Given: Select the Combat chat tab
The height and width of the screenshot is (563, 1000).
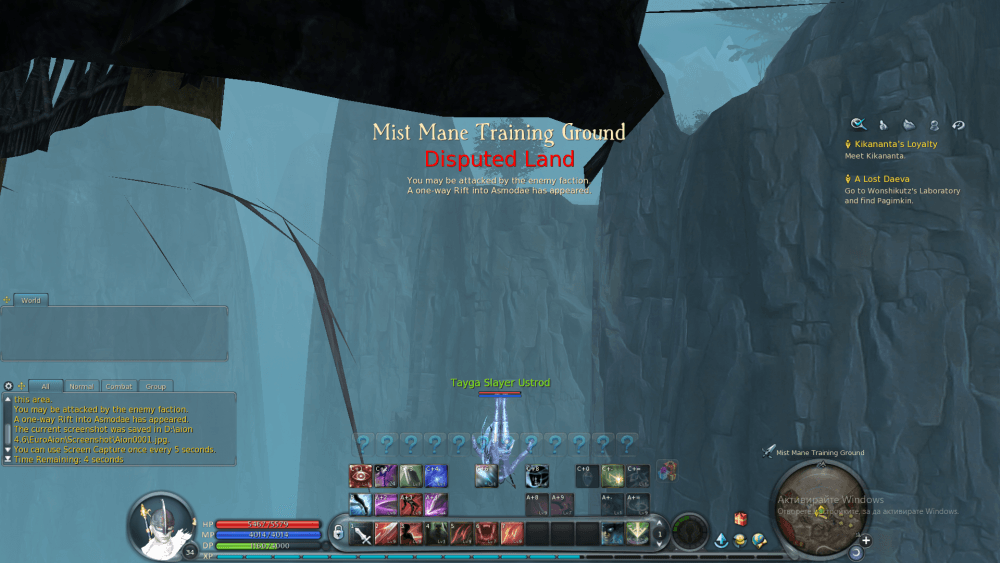Looking at the screenshot, I should [119, 386].
